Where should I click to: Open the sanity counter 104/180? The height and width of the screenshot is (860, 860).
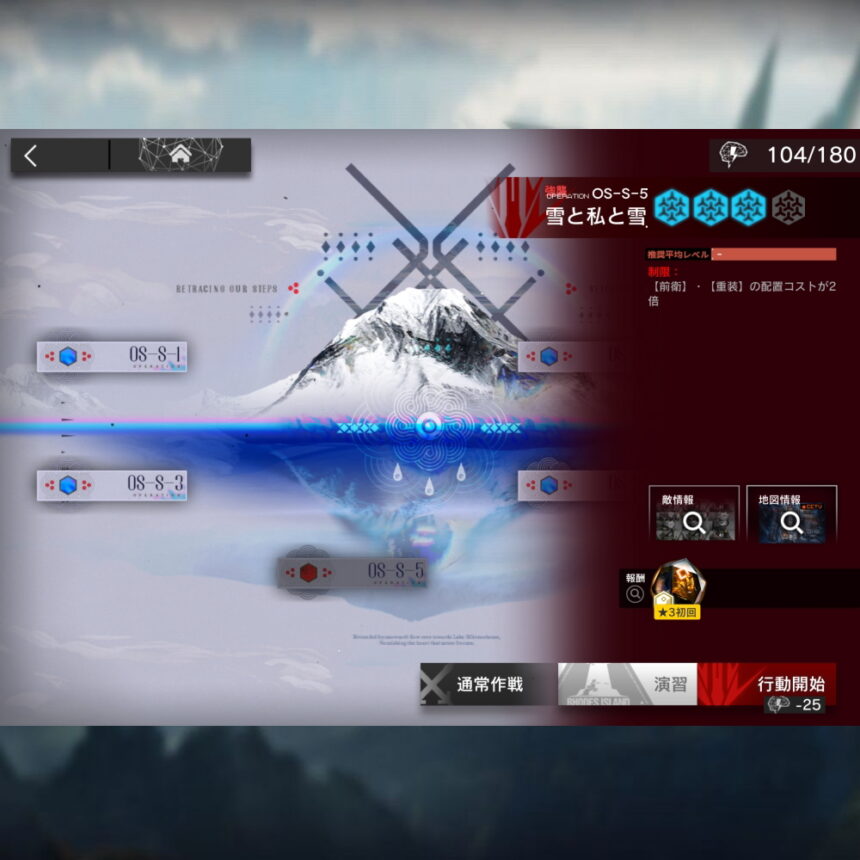click(784, 155)
